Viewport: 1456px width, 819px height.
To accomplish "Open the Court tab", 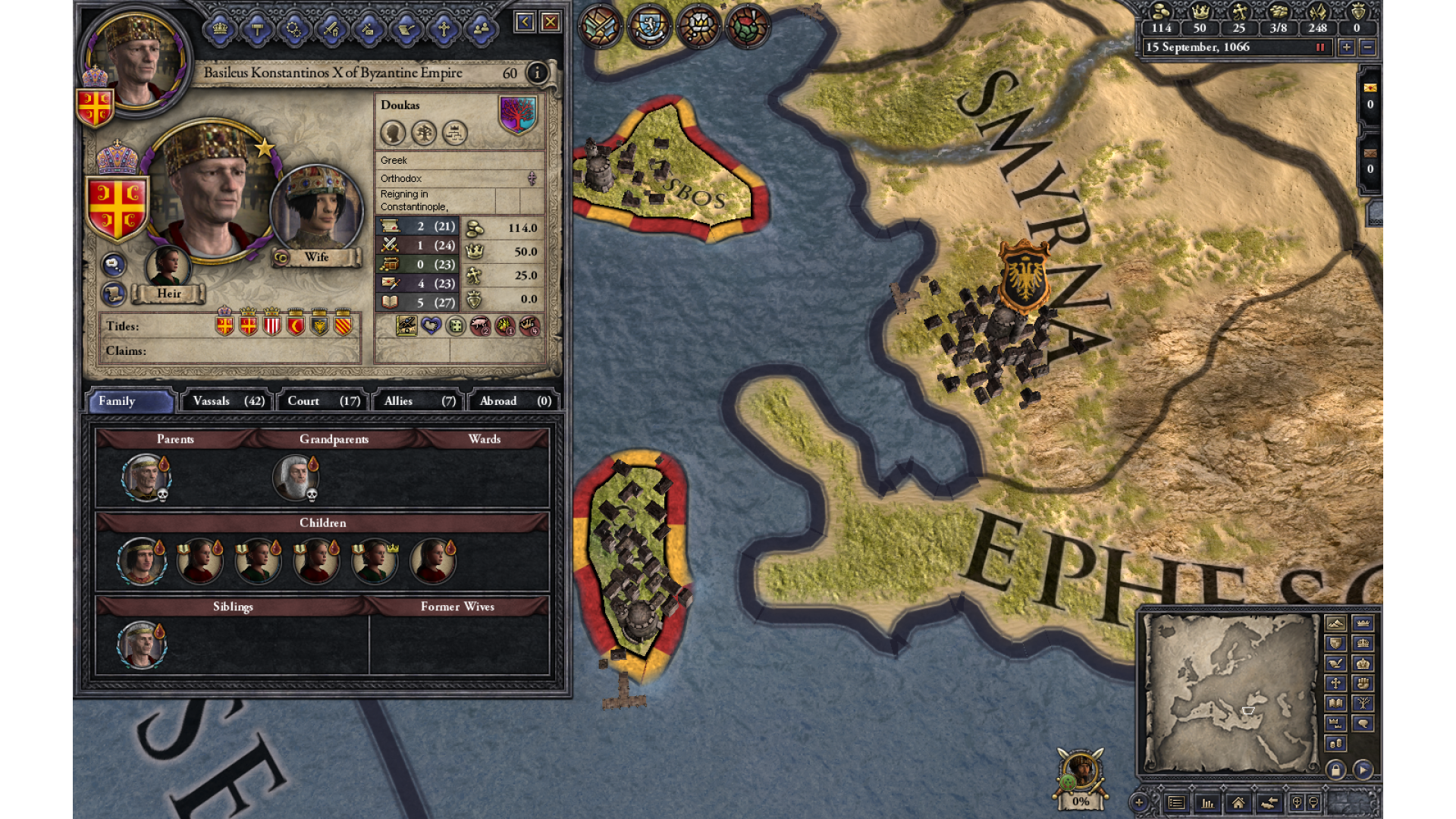I will [323, 401].
